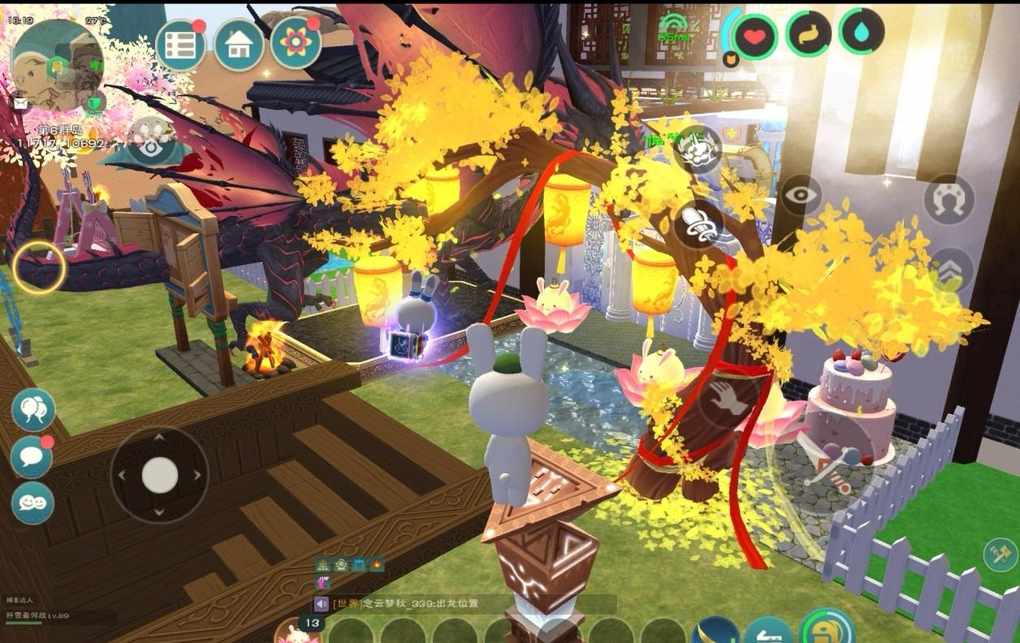Tap the virtual joystick center

160,475
